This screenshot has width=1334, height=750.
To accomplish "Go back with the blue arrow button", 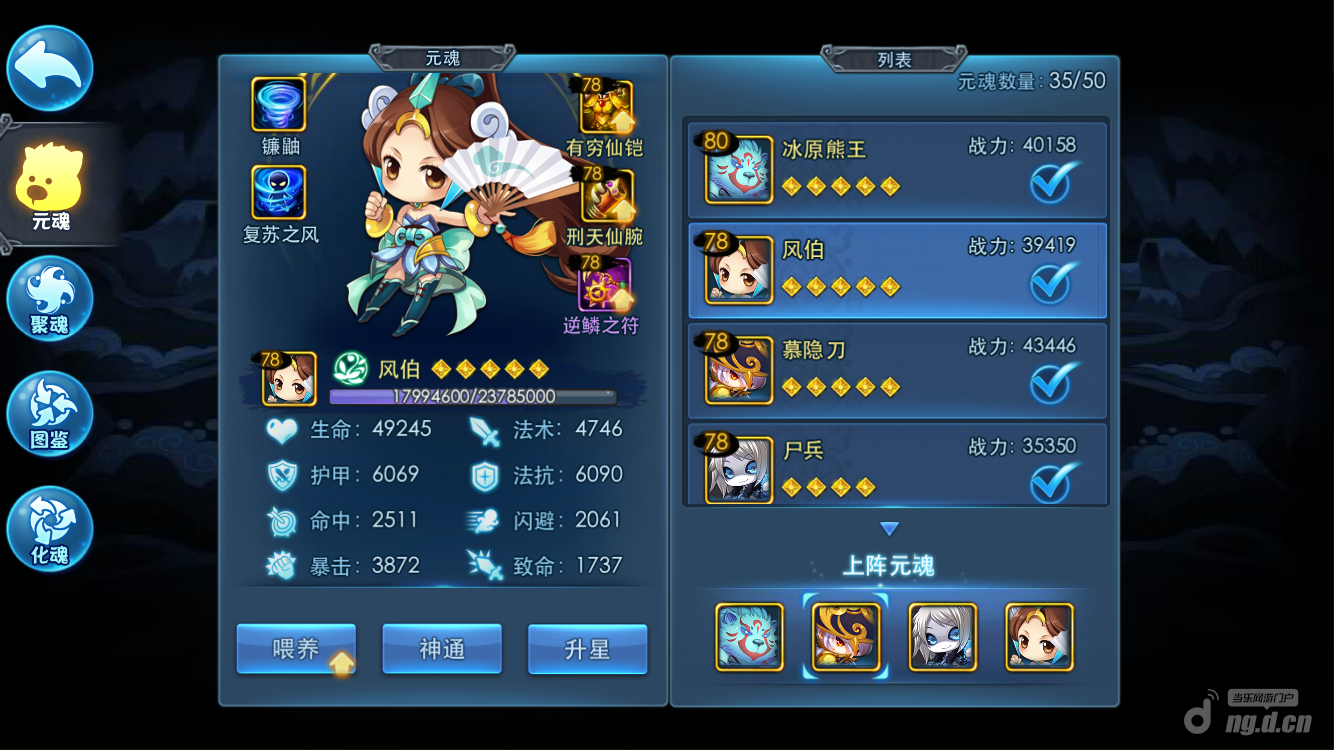I will 50,68.
